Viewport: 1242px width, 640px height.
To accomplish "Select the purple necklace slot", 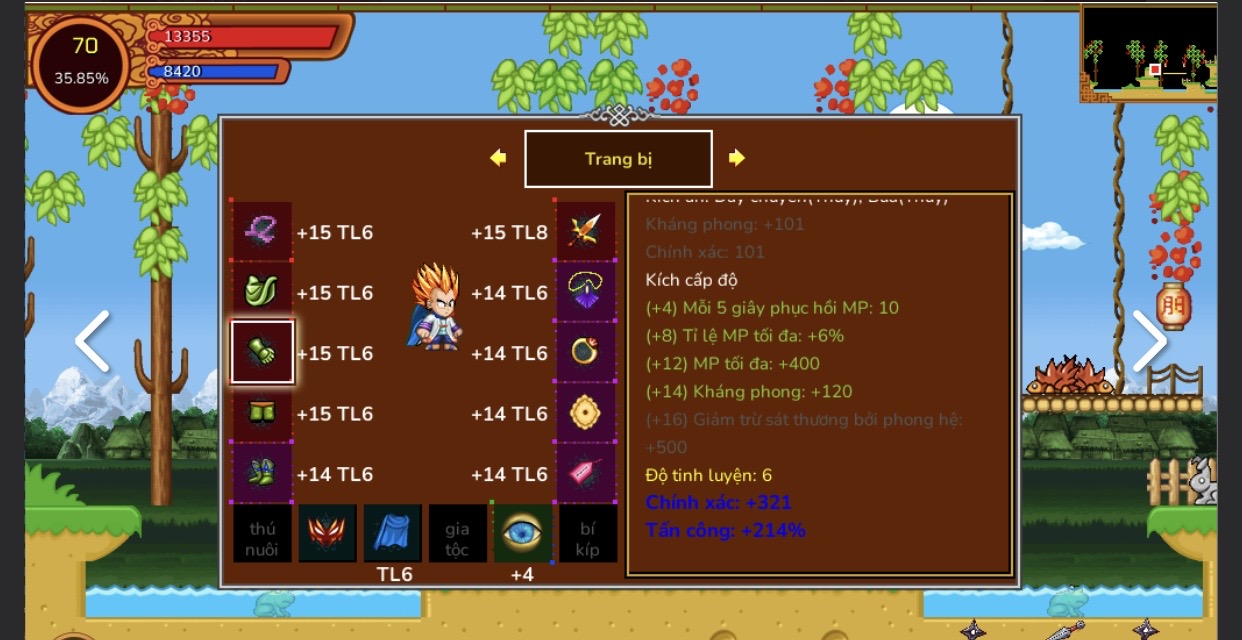I will (585, 292).
